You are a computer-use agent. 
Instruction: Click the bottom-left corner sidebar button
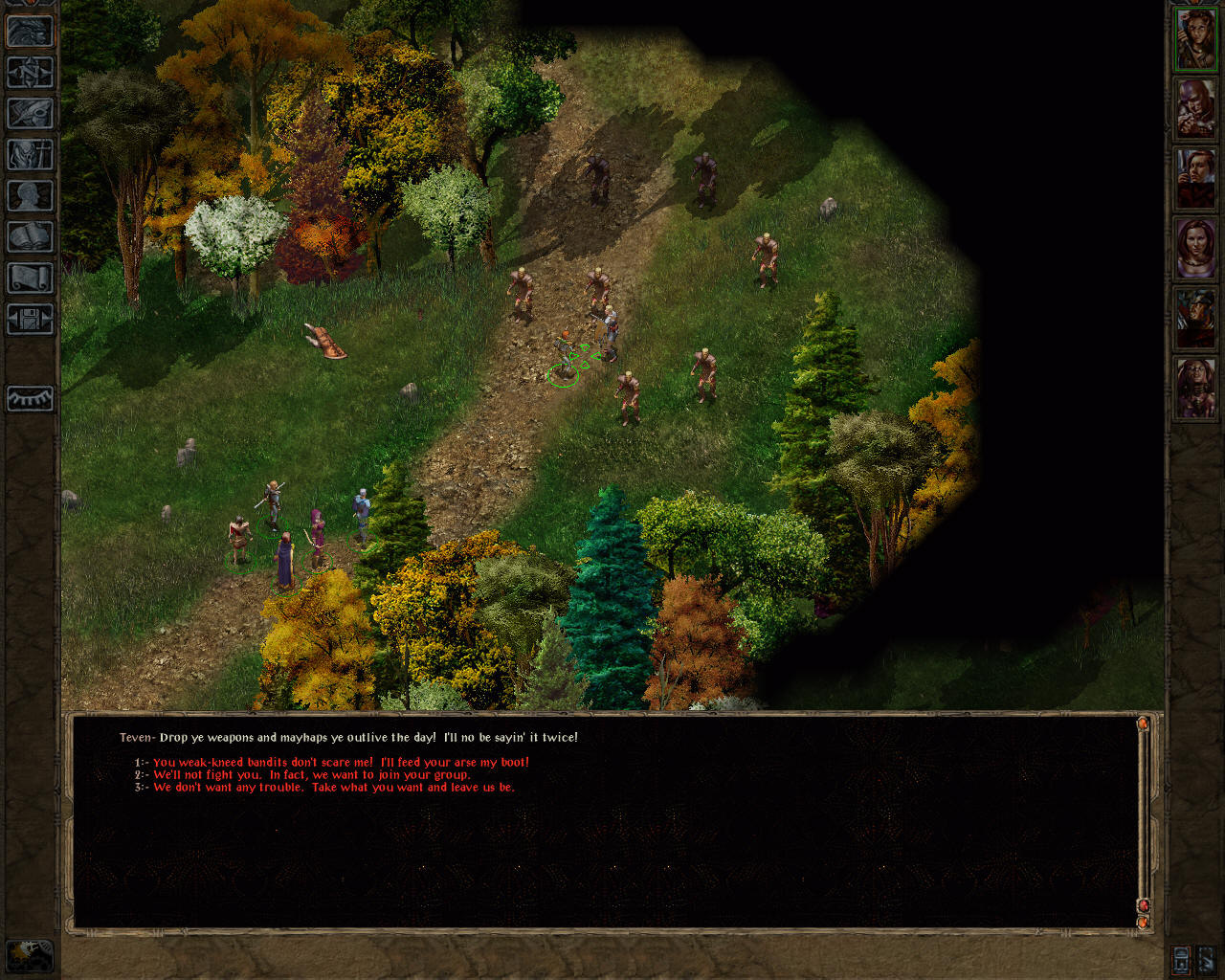30,954
